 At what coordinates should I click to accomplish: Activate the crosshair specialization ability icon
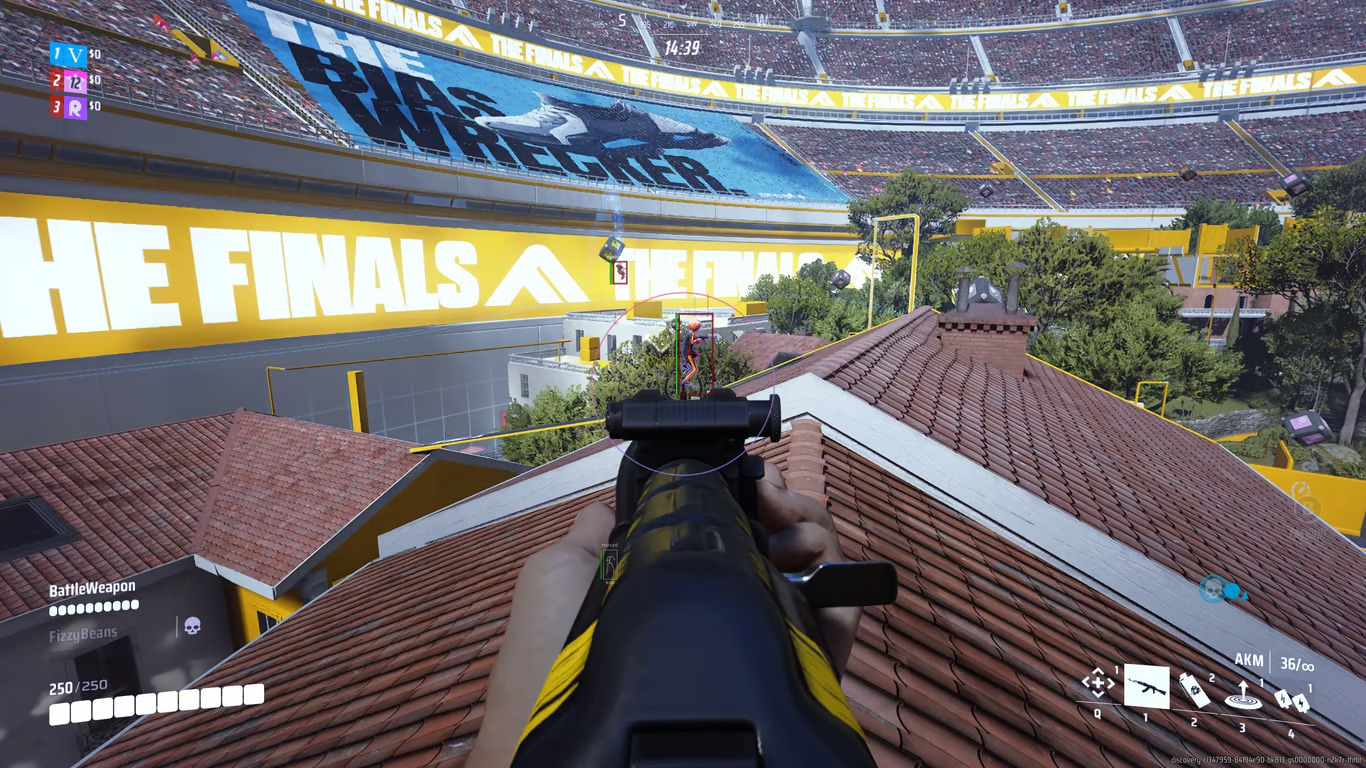(x=1097, y=684)
